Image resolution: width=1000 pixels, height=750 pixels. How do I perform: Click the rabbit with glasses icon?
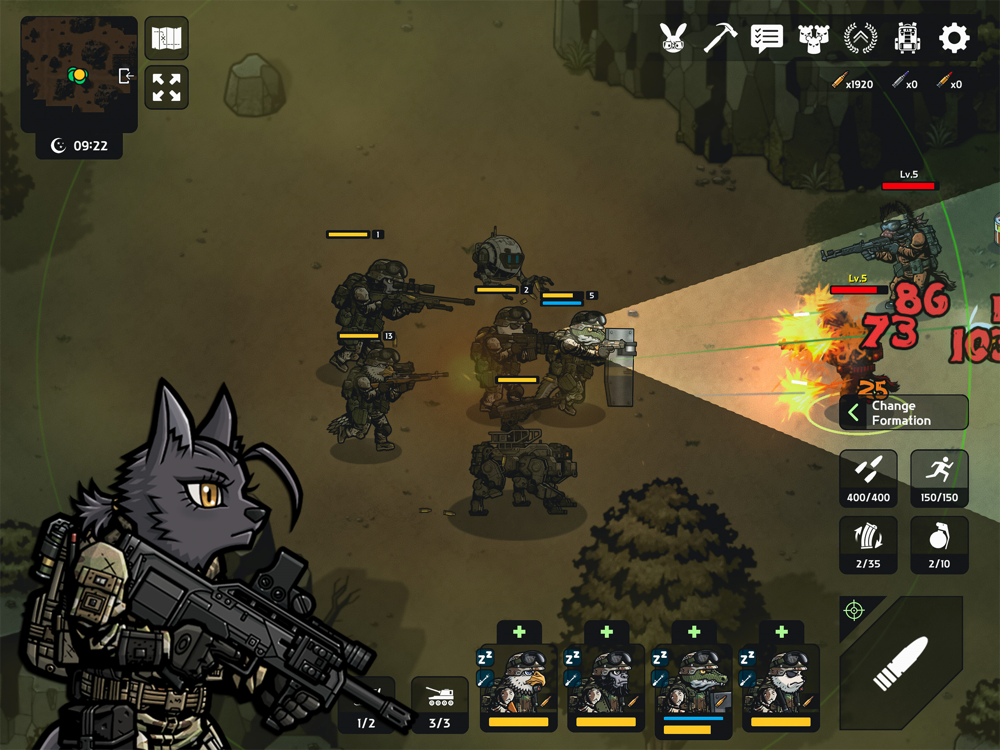673,39
